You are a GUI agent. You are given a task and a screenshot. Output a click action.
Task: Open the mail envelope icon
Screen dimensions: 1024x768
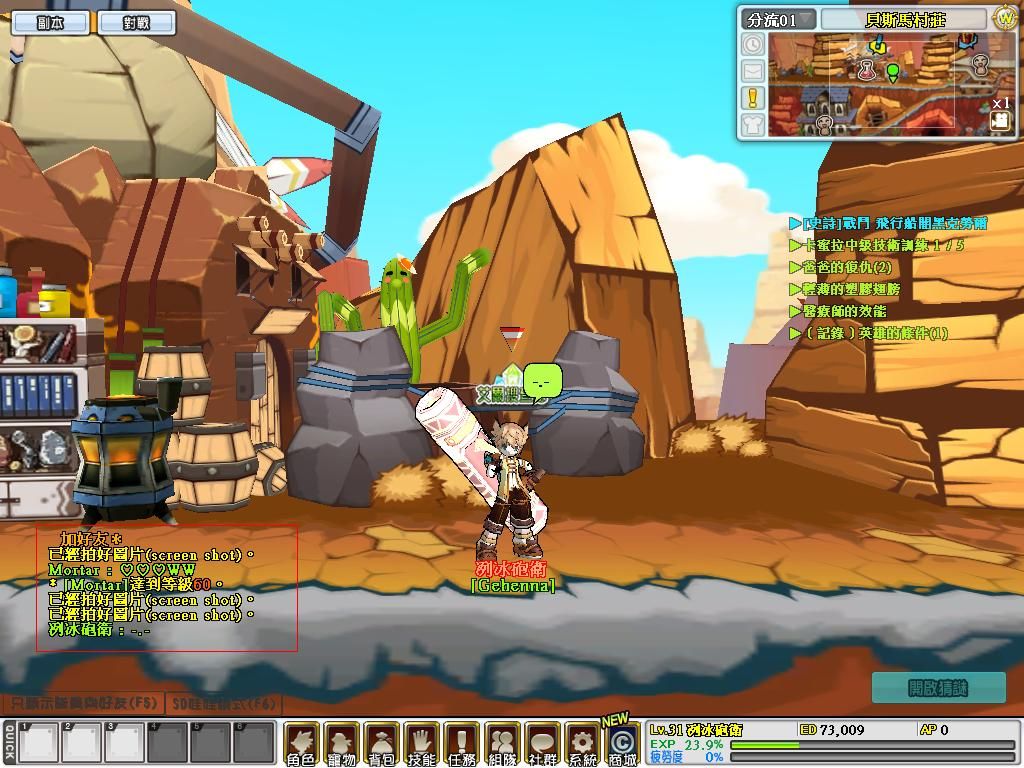click(x=752, y=71)
